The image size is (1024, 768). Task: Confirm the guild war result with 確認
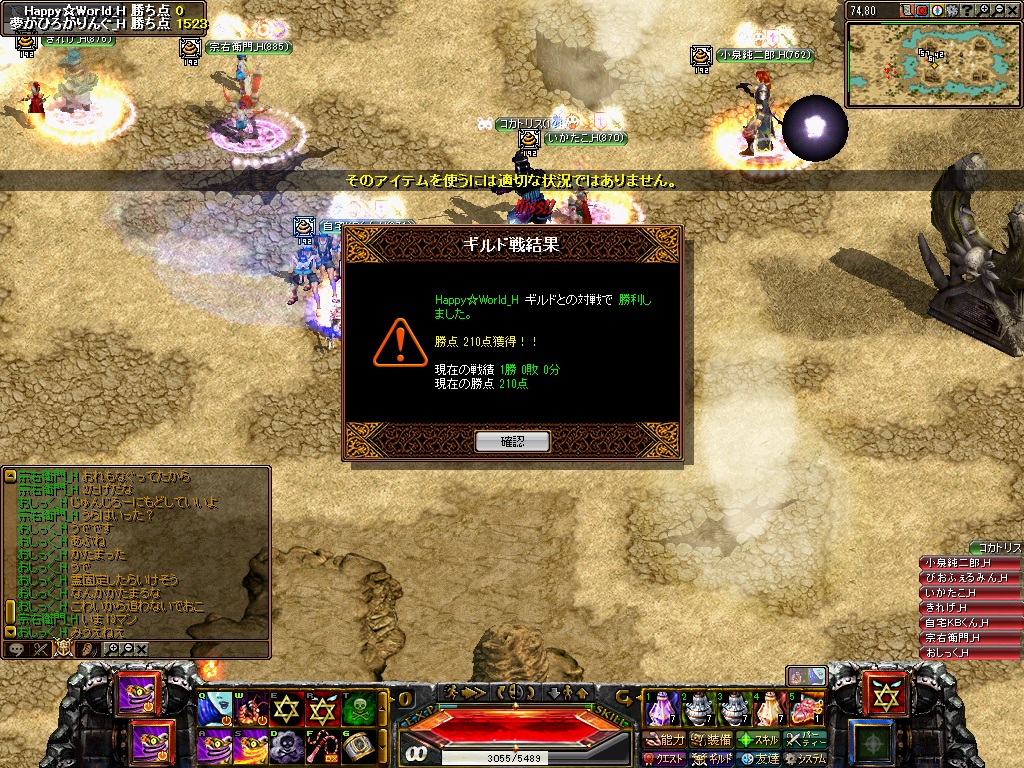pyautogui.click(x=512, y=441)
